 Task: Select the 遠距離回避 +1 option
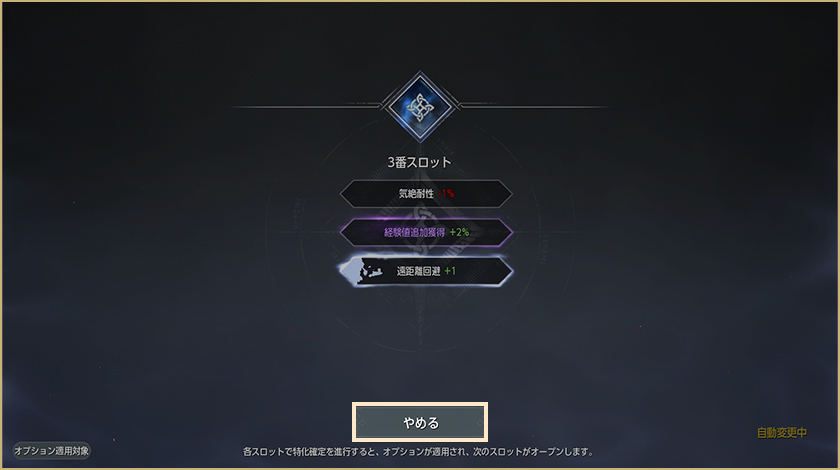426,271
